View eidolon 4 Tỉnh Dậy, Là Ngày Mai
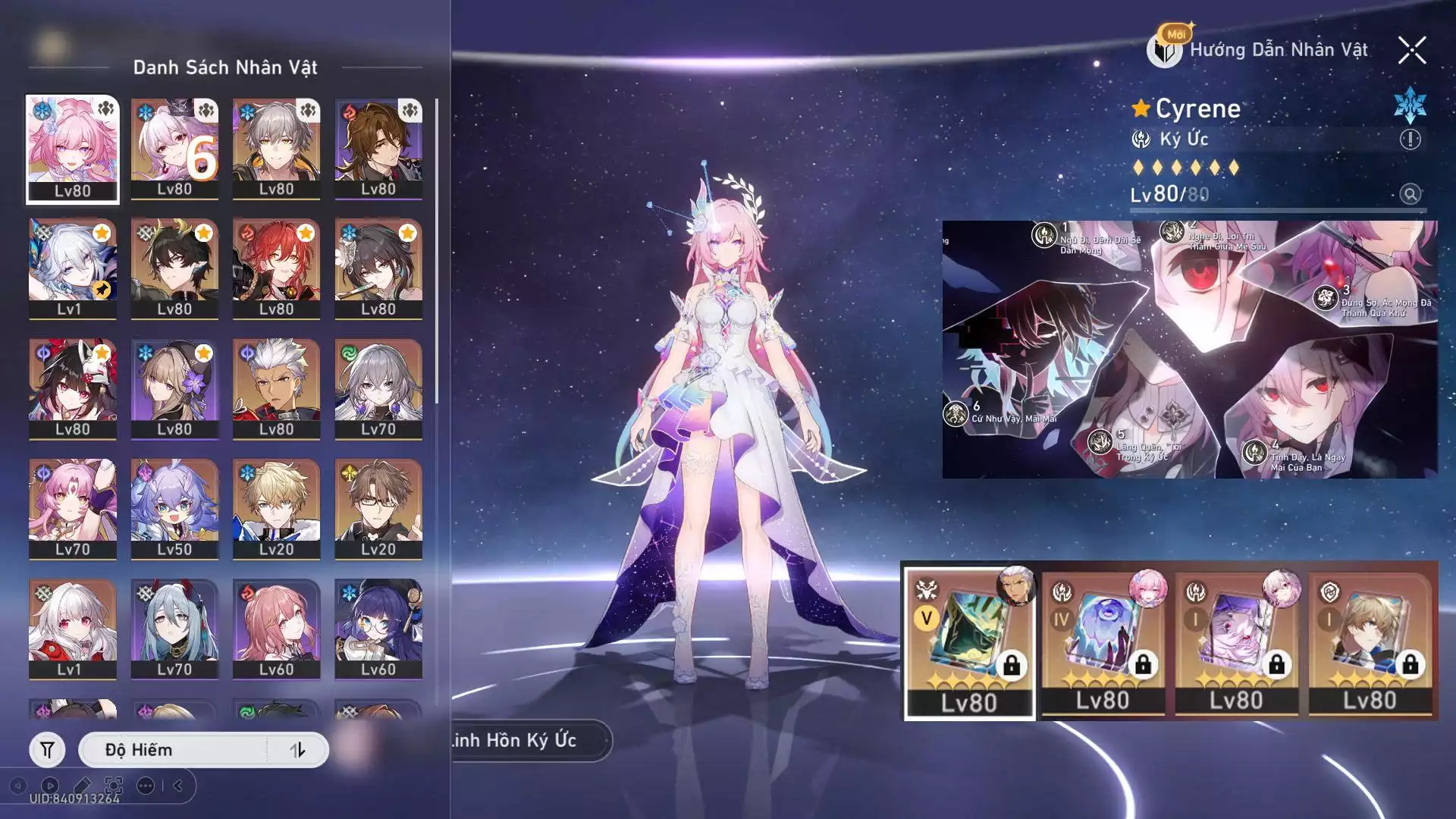Viewport: 1456px width, 819px height. pos(1254,453)
